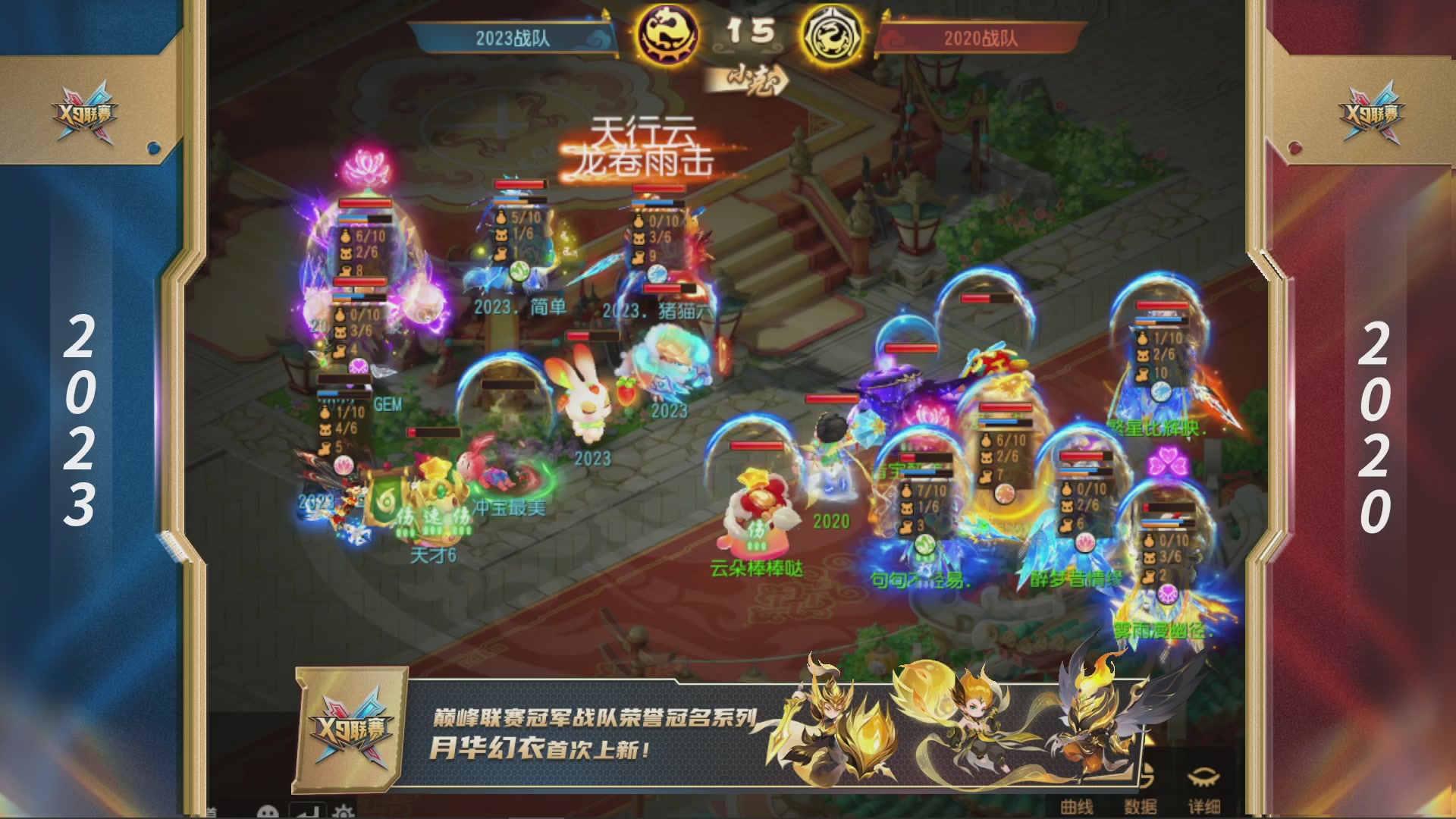Click the ghost face icon in bottom toolbar
The width and height of the screenshot is (1456, 819).
click(x=267, y=811)
